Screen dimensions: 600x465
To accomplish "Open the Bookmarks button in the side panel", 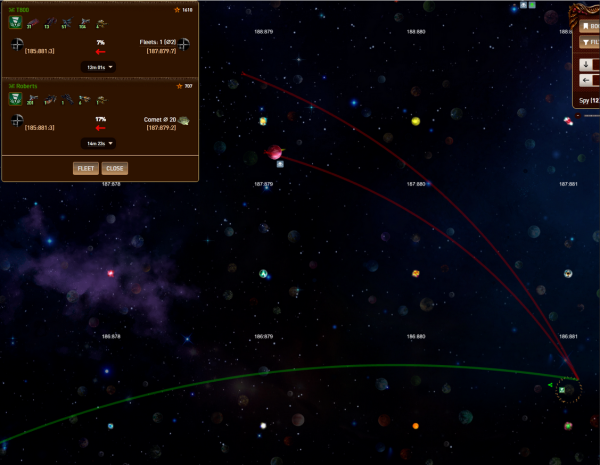I will pos(589,26).
